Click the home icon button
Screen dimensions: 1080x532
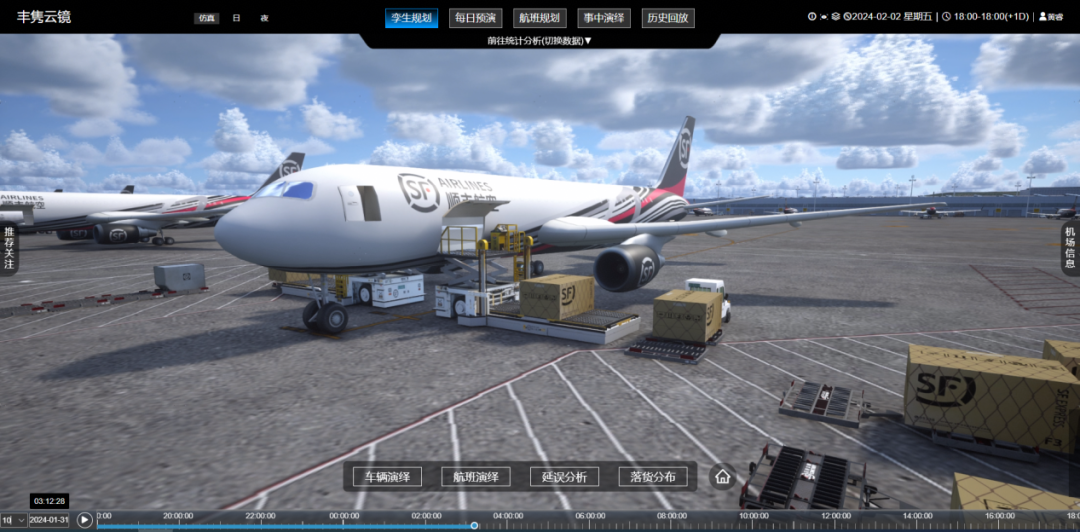[722, 477]
